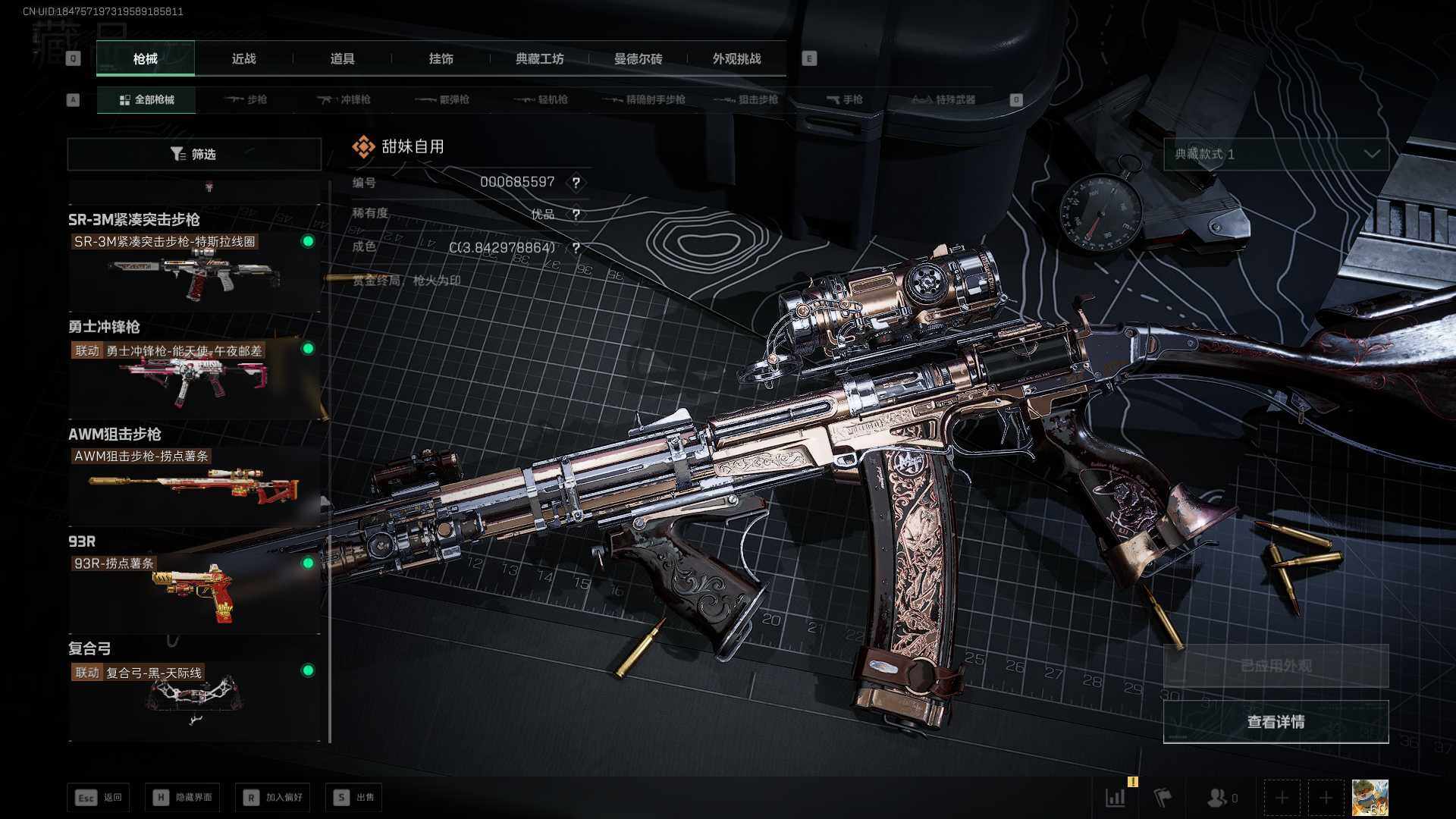Go to the 典藏工坊 workshop tab
1456x819 pixels.
(539, 58)
